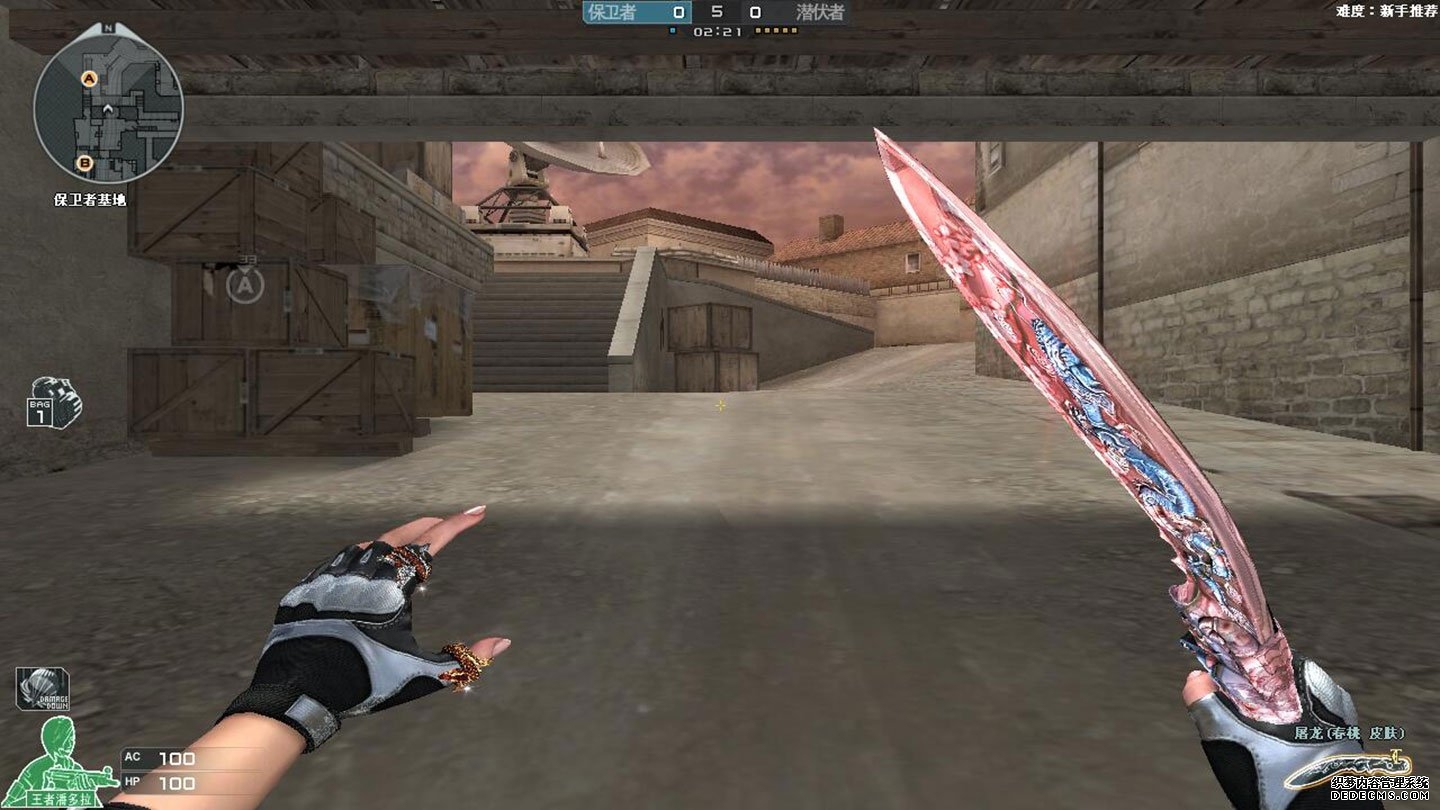1440x810 pixels.
Task: Click the B bombsite marker on minimap
Action: [x=85, y=162]
